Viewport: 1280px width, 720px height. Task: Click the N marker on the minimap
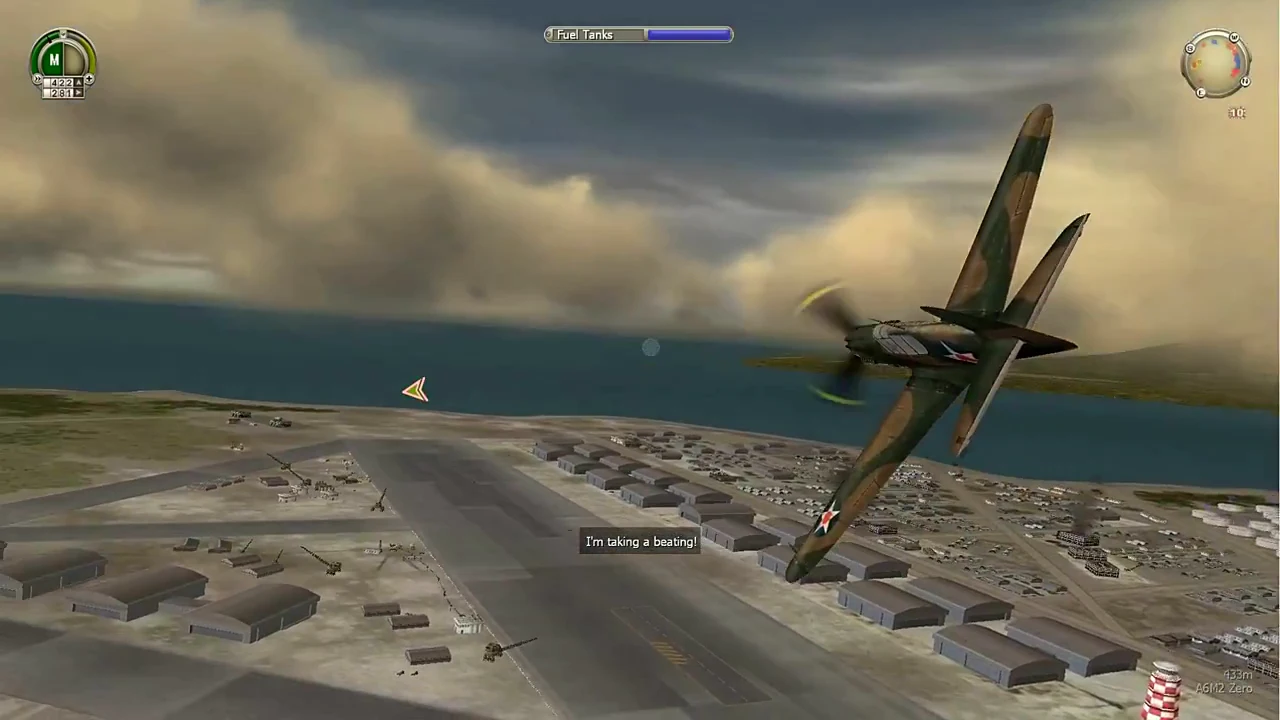pyautogui.click(x=1246, y=81)
